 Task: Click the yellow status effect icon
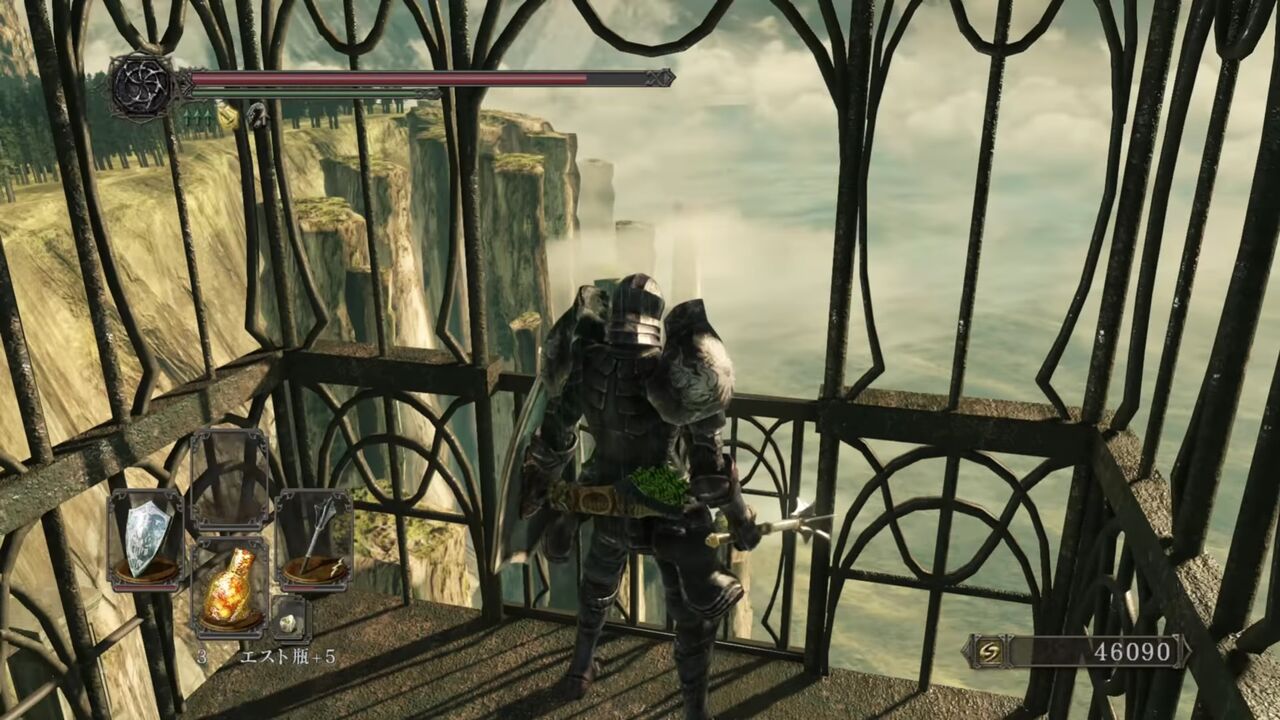coord(228,117)
